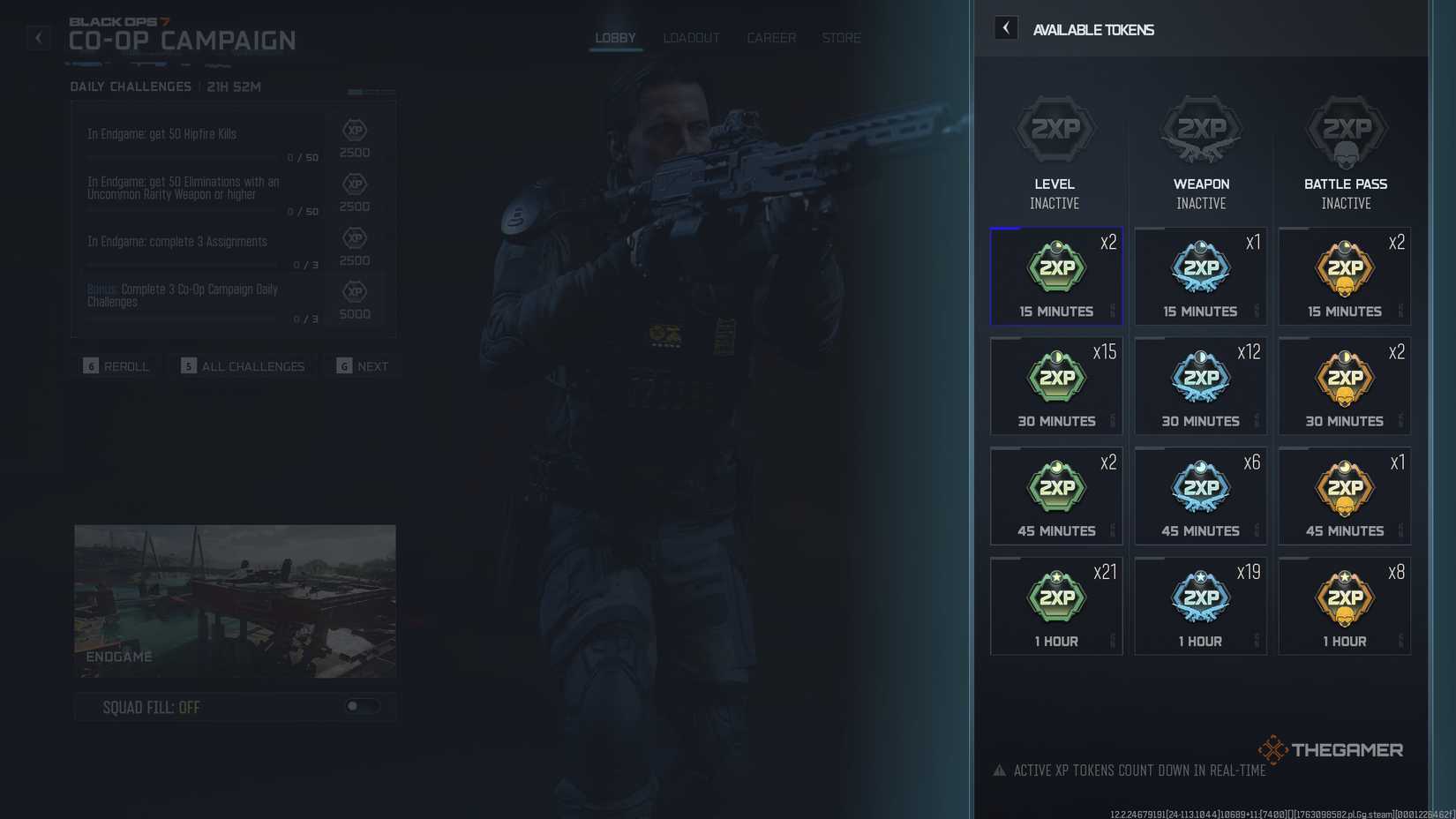Advance with the Next button
This screenshot has height=819, width=1456.
[362, 365]
